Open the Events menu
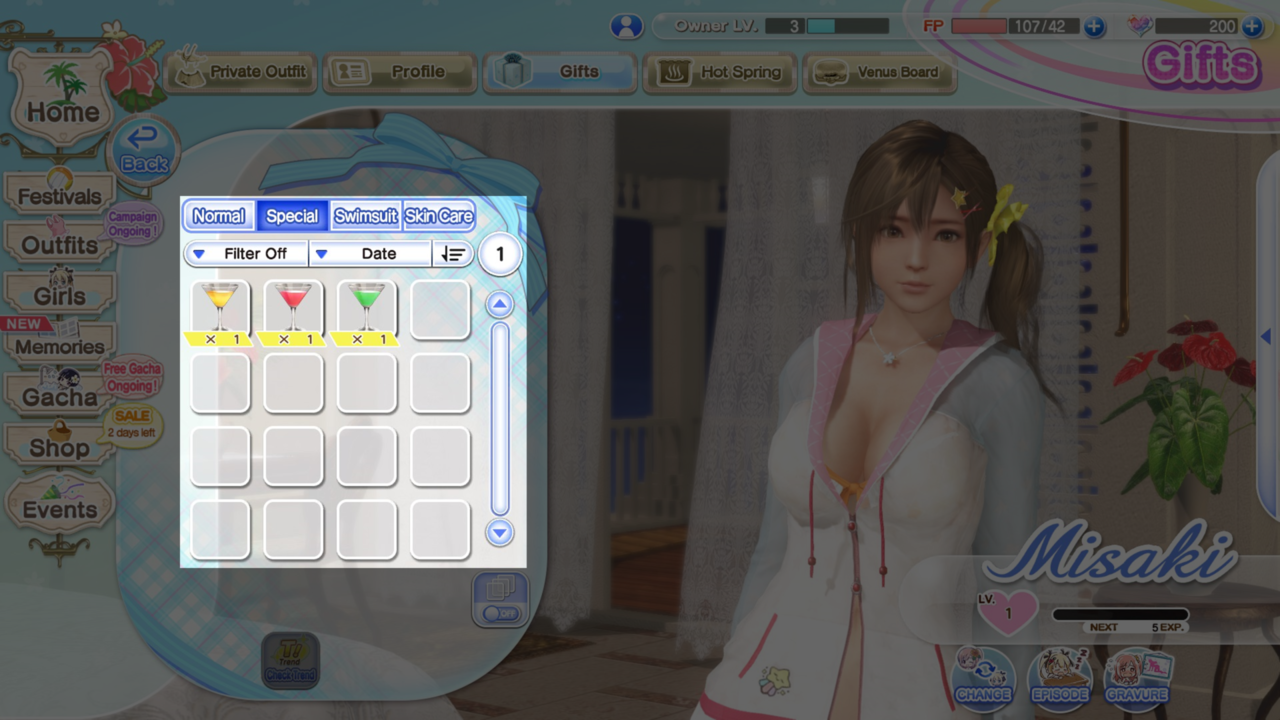 [x=60, y=509]
